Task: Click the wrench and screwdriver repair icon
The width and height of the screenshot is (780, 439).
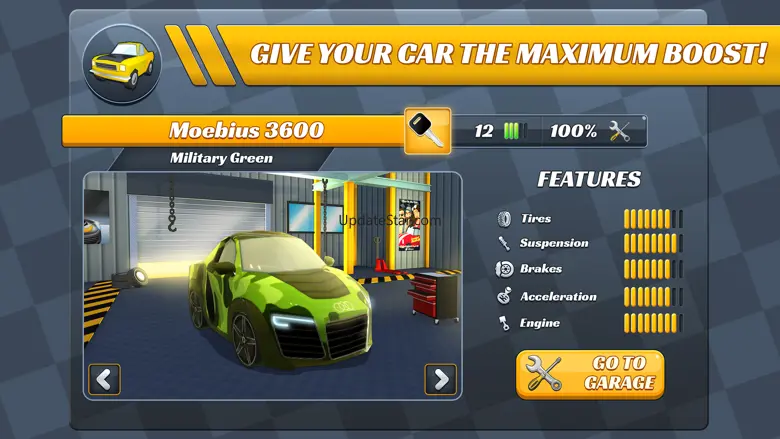Action: pyautogui.click(x=620, y=131)
